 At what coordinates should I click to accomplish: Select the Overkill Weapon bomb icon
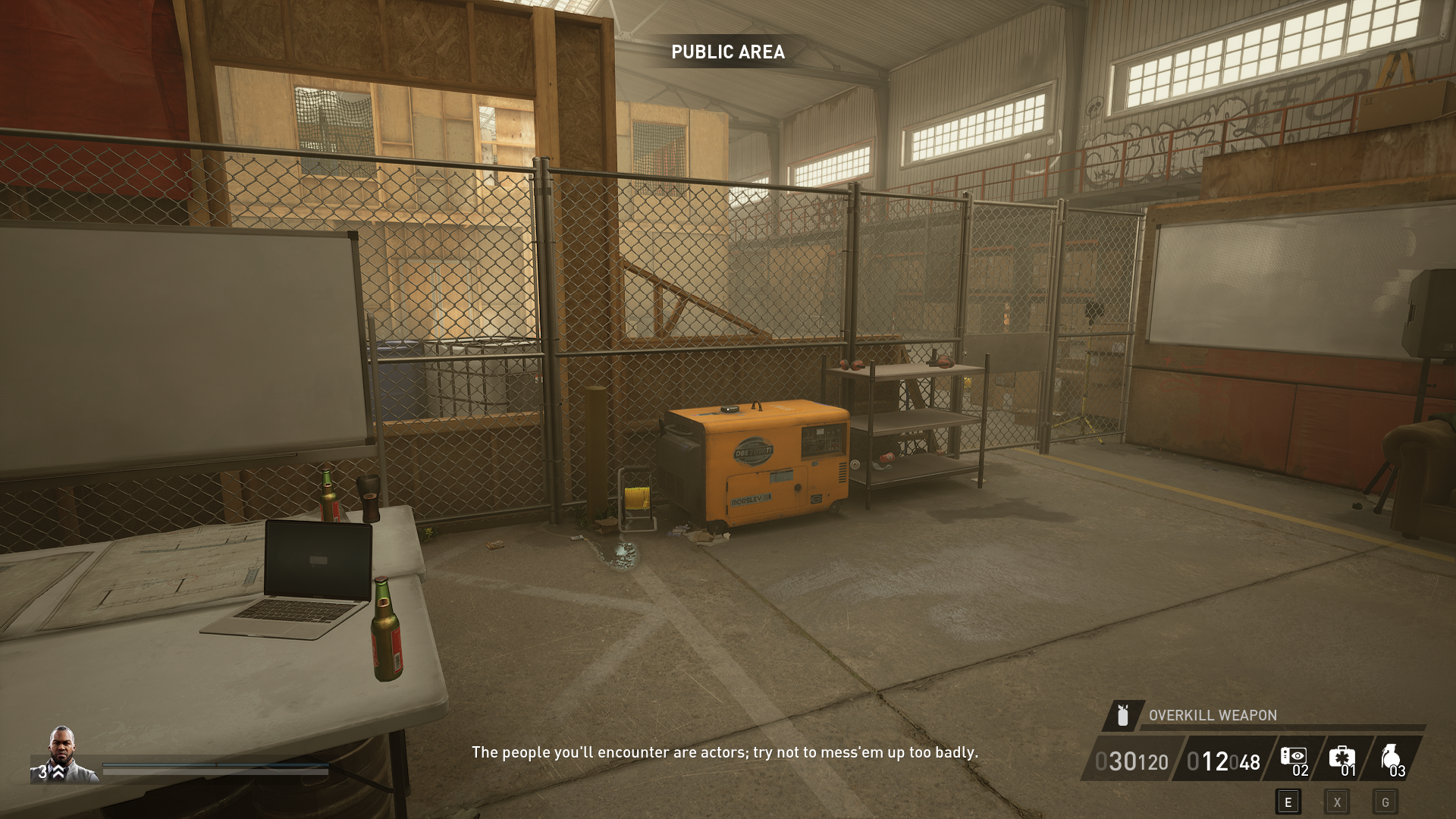tap(1122, 716)
